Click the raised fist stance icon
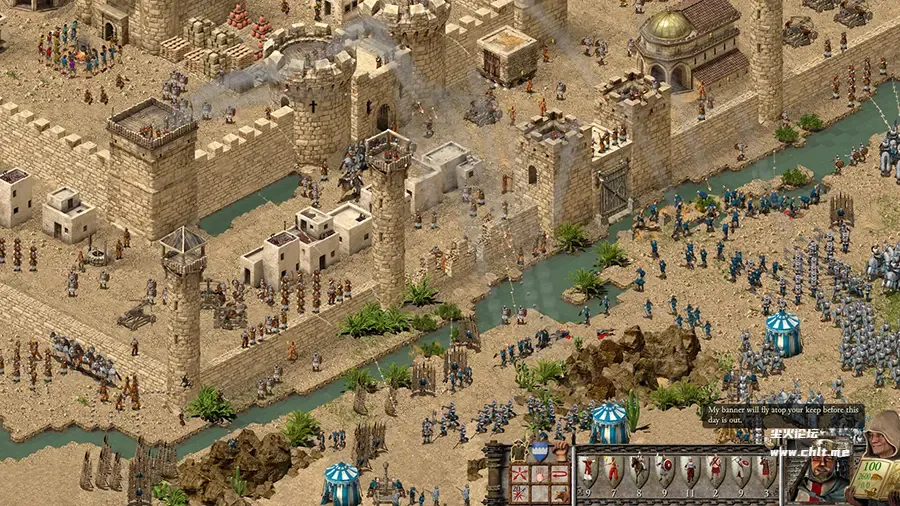This screenshot has height=506, width=900. pyautogui.click(x=561, y=449)
